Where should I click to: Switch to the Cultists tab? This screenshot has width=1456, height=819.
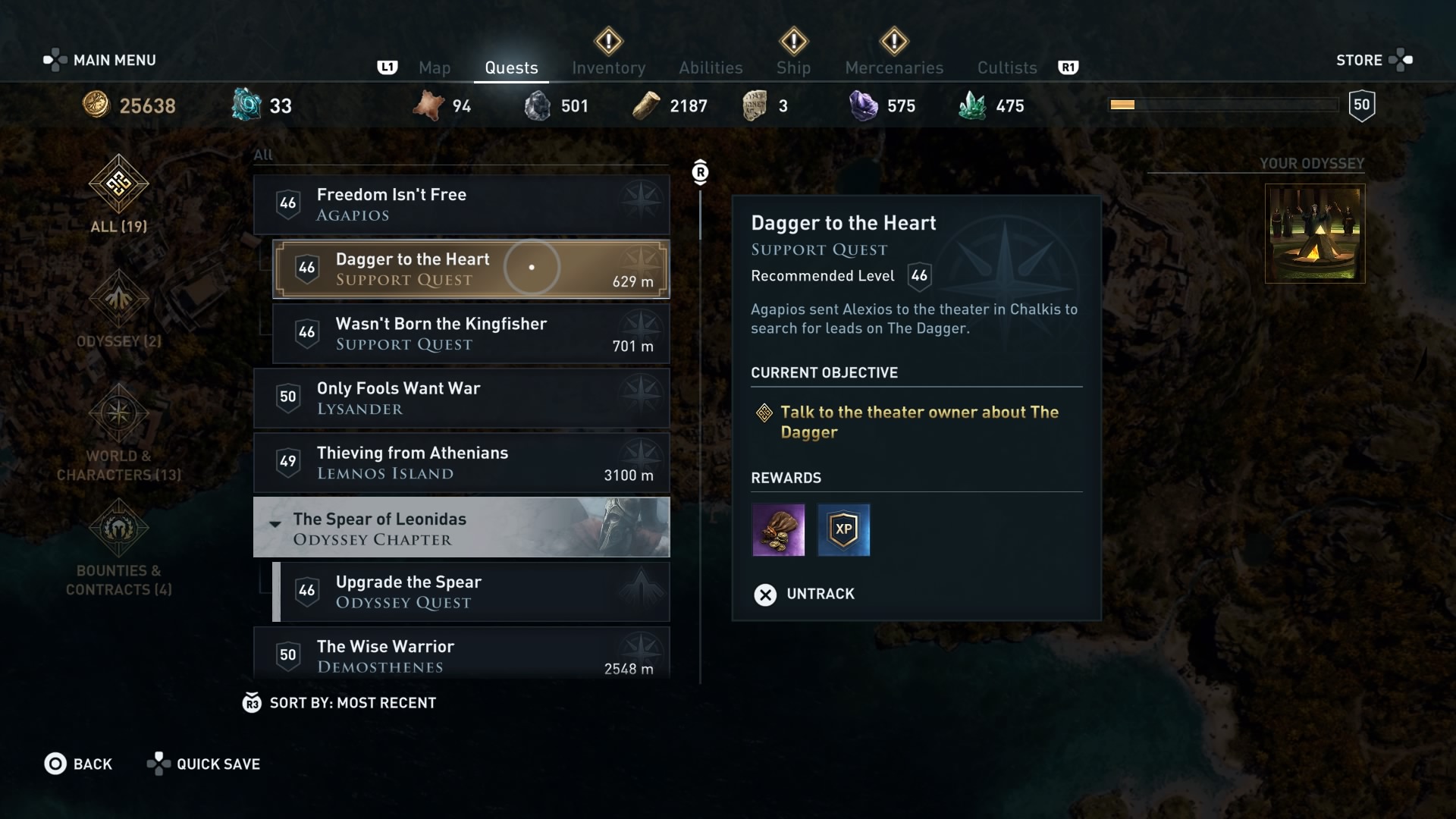[1007, 67]
